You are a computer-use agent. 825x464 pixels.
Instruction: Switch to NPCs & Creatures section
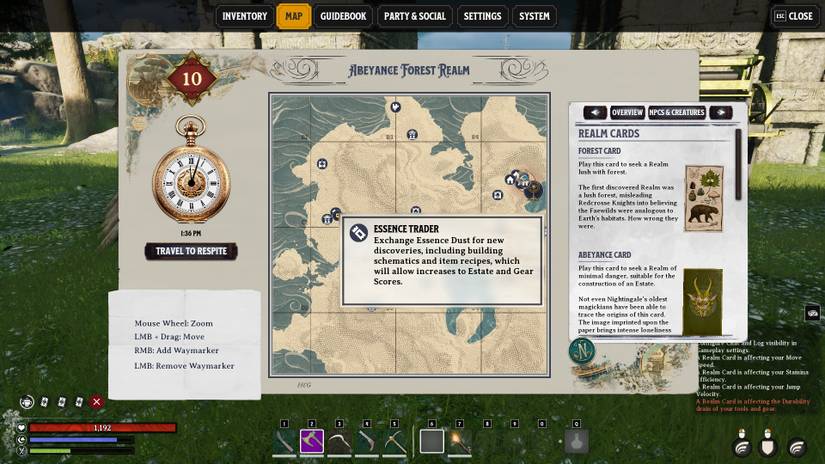click(676, 112)
